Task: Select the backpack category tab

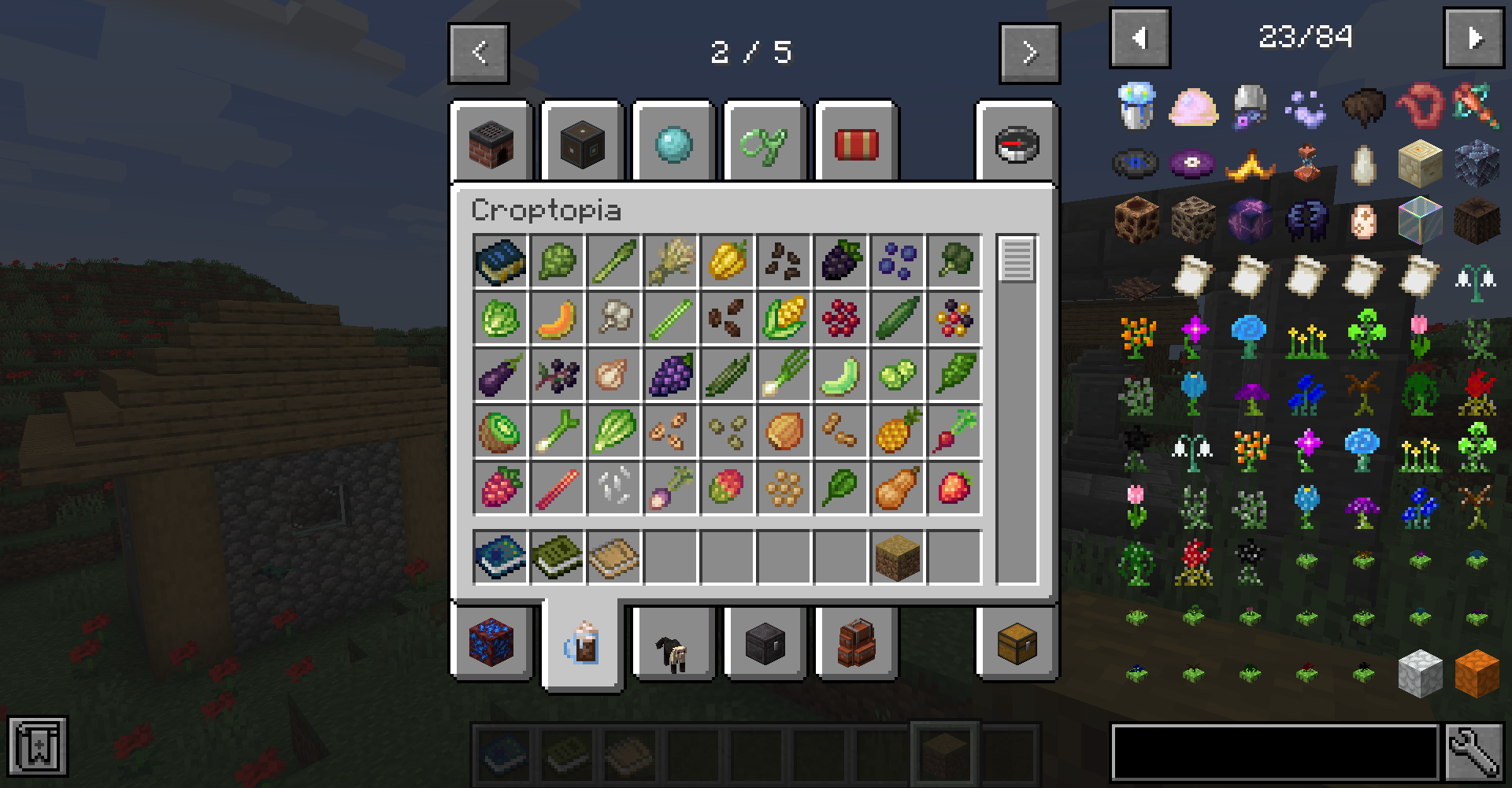Action: pos(855,644)
